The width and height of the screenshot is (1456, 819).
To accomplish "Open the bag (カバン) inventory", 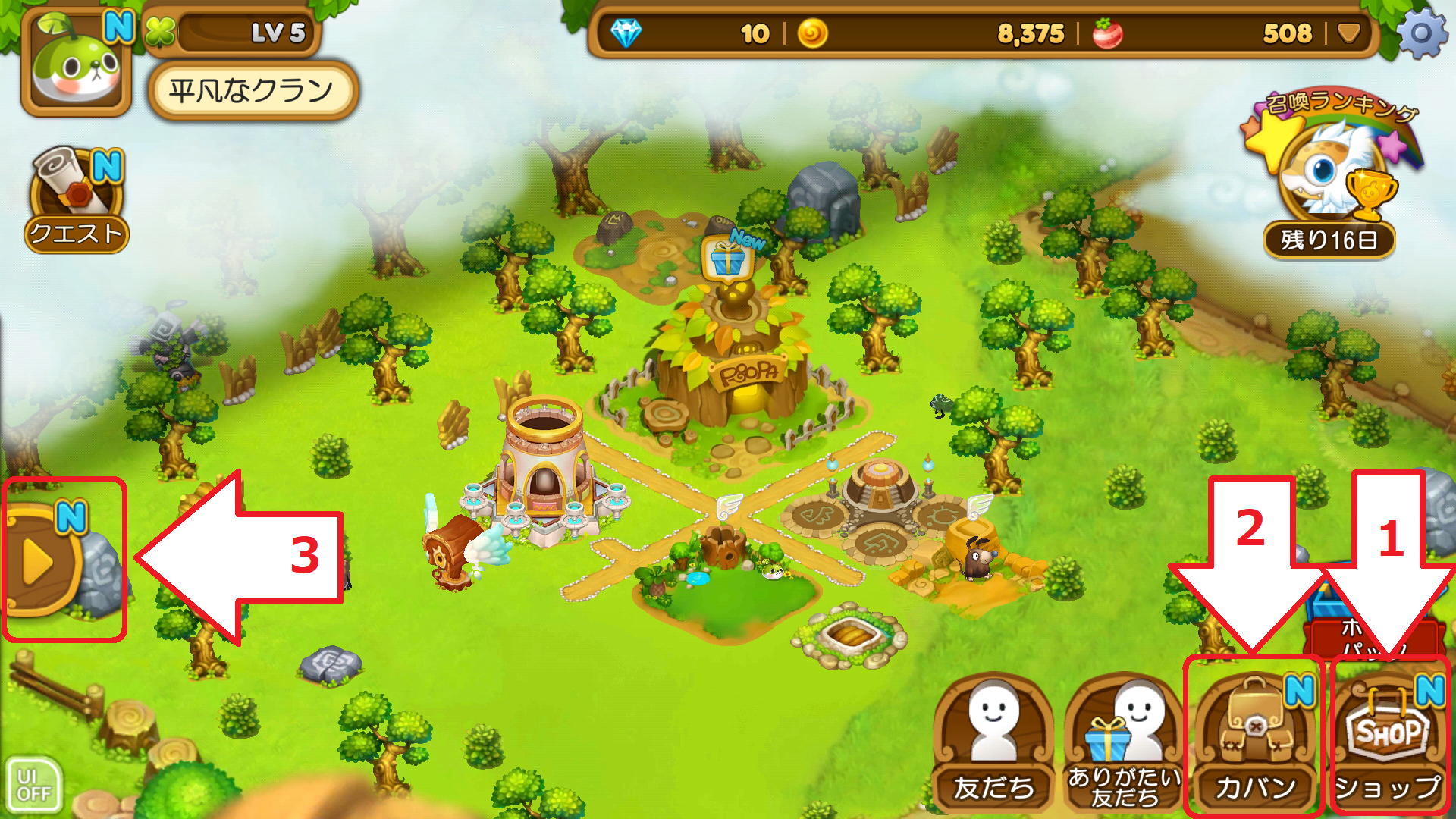I will [1255, 739].
